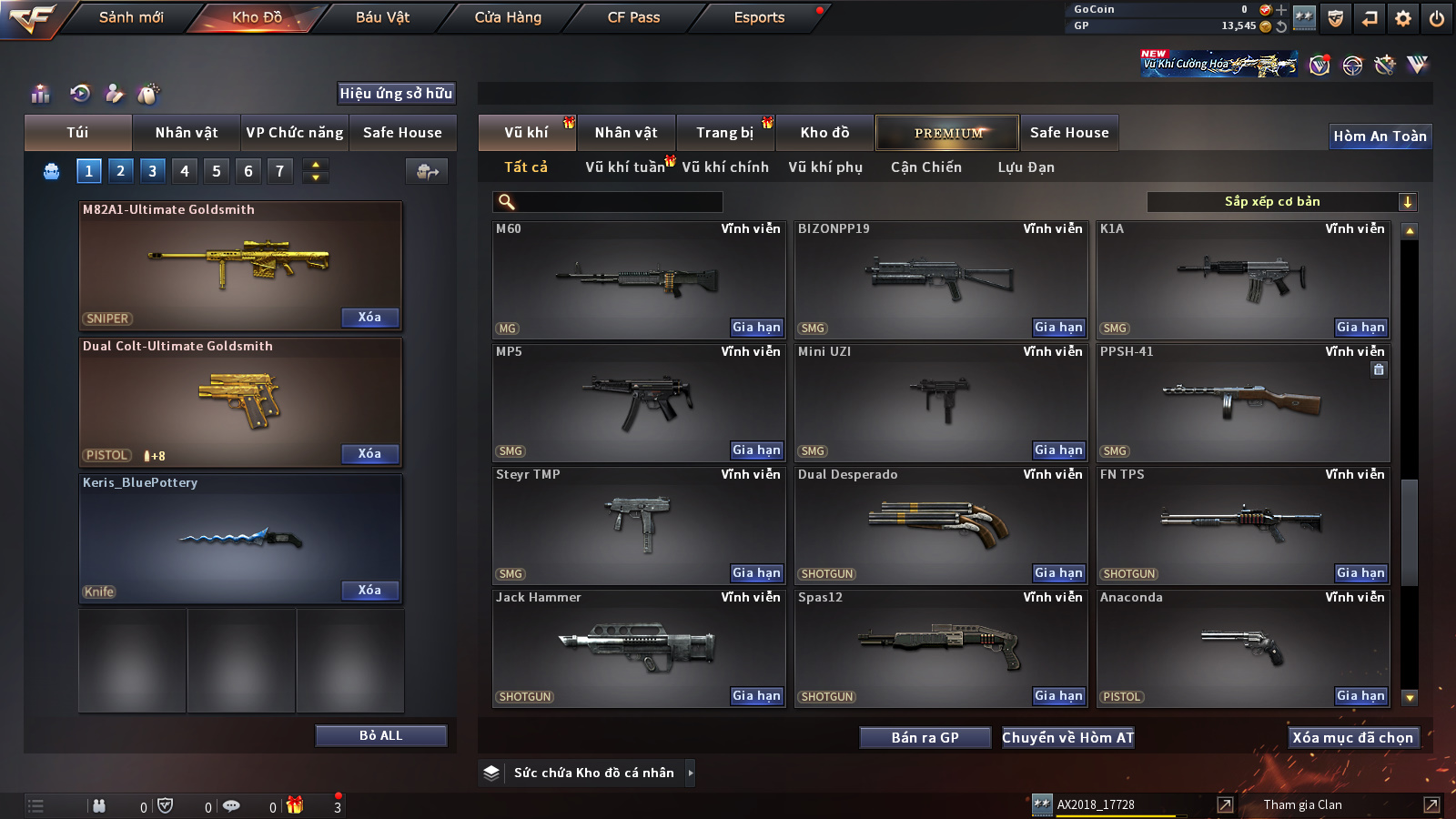Open the Cửa Hàng shop menu
The height and width of the screenshot is (819, 1456).
508,17
